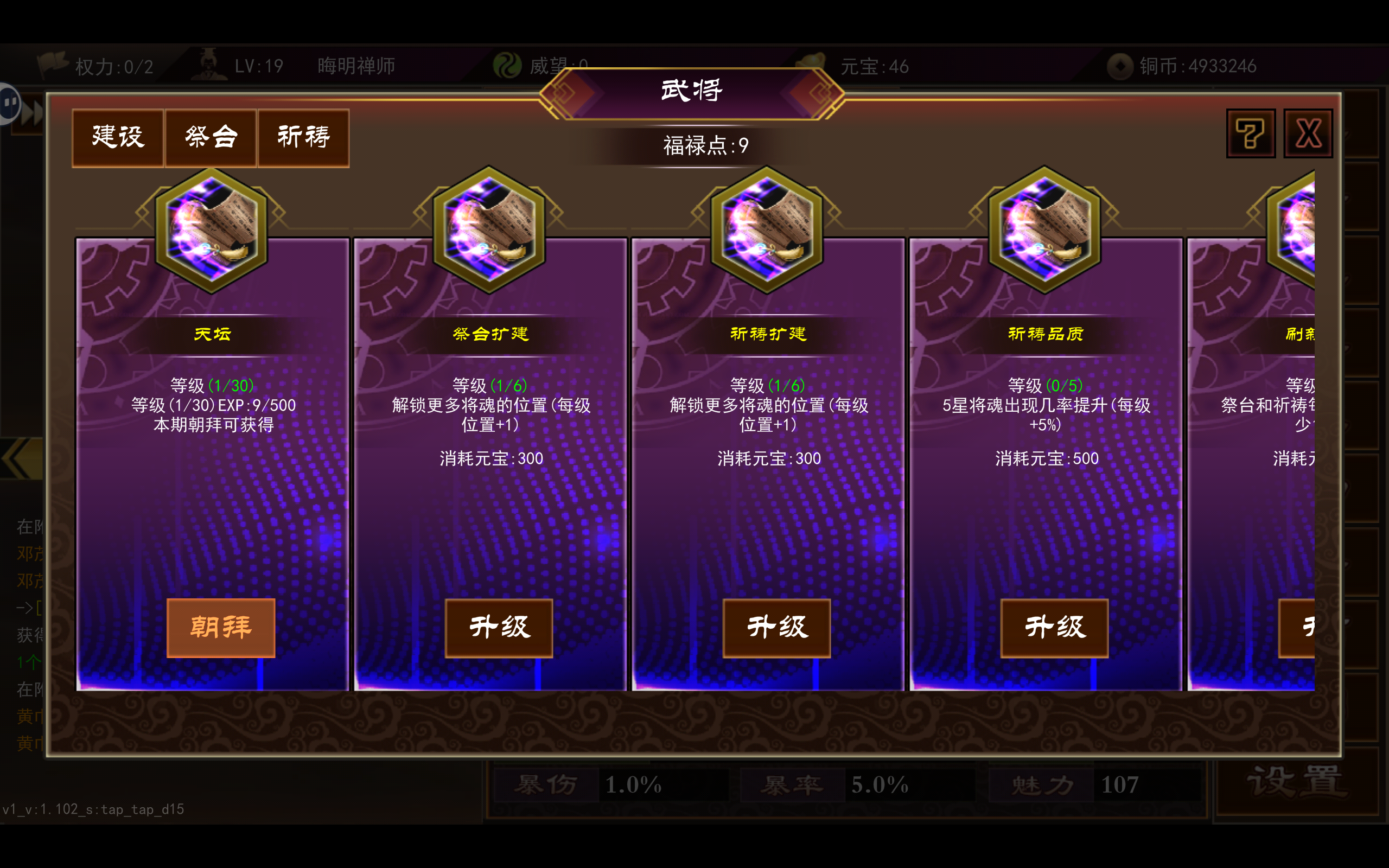Image resolution: width=1389 pixels, height=868 pixels.
Task: Close the 武将 dialog with X
Action: 1309,133
